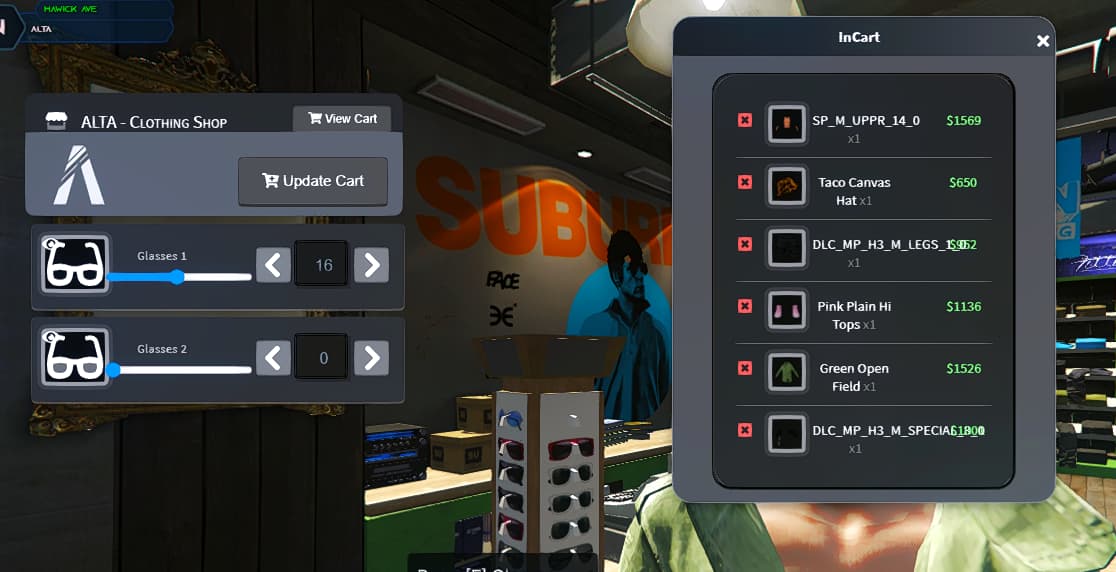
Task: Click the Glasses 1 slider track
Action: coord(180,277)
